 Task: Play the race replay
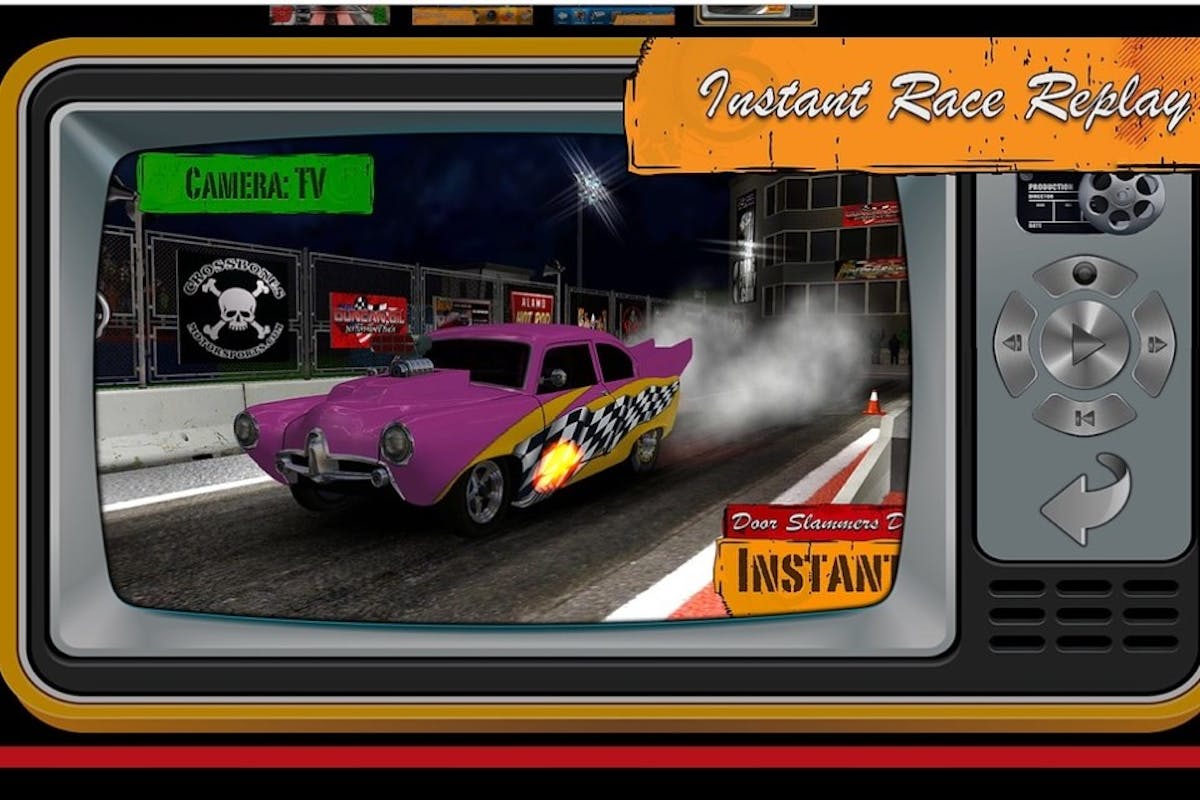point(1084,345)
